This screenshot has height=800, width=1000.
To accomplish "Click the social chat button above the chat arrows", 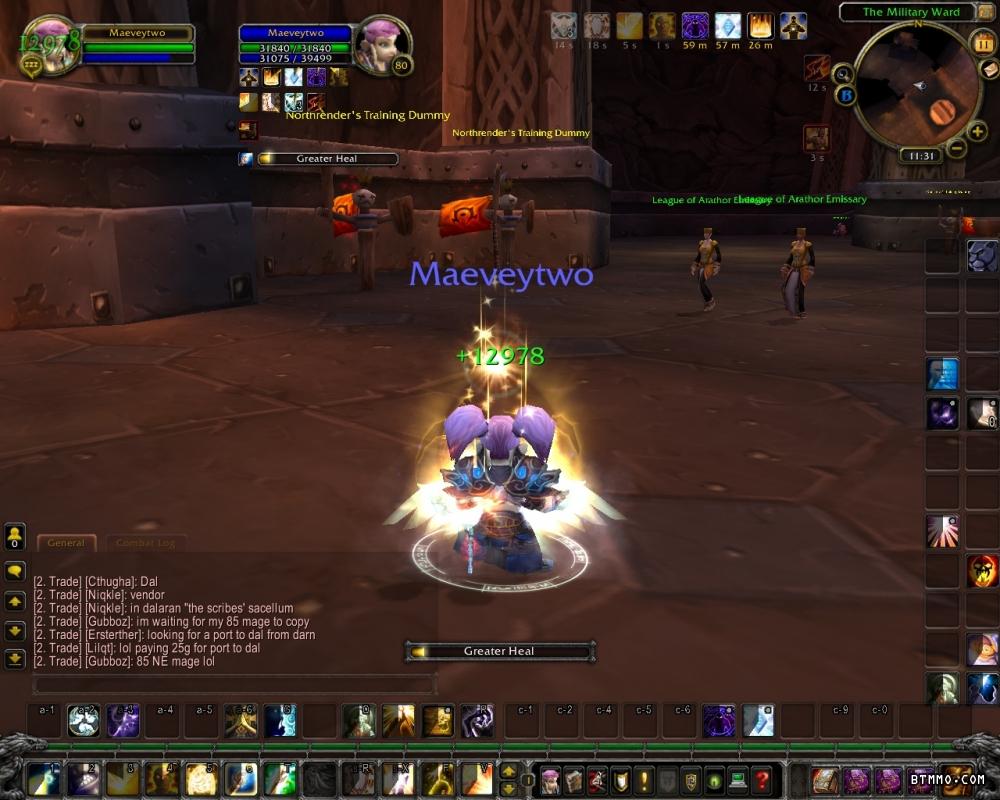I will 15,537.
